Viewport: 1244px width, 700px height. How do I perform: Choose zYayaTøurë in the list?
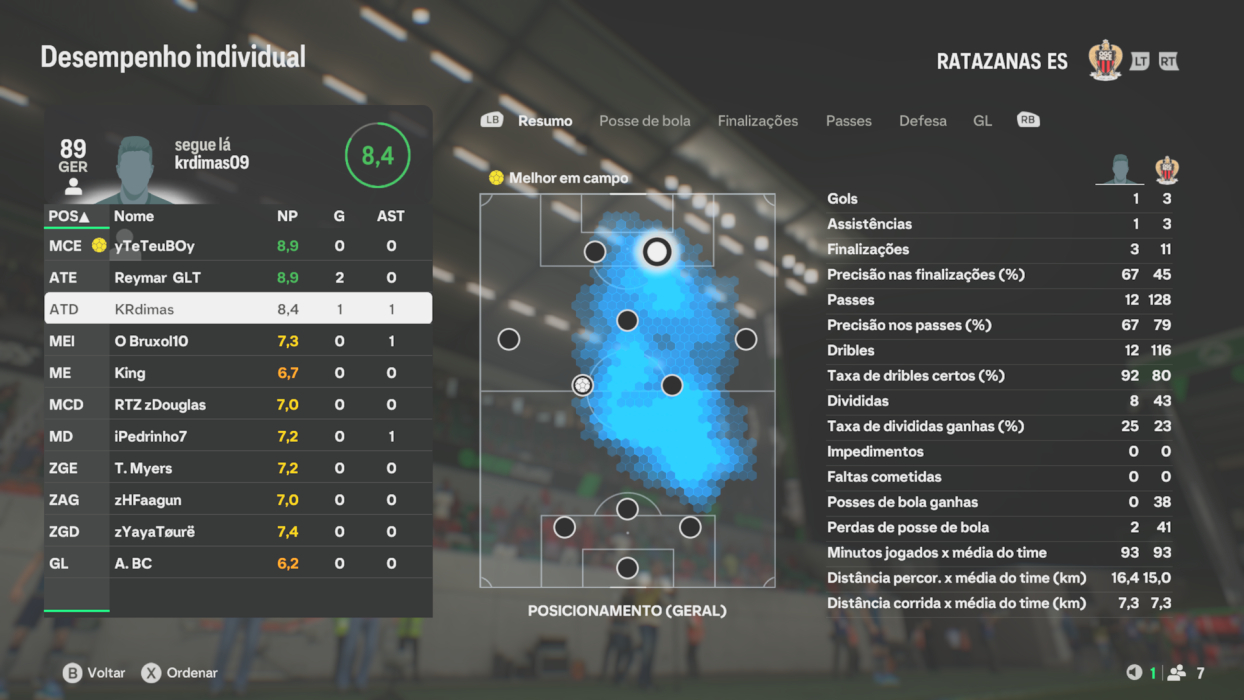click(238, 532)
